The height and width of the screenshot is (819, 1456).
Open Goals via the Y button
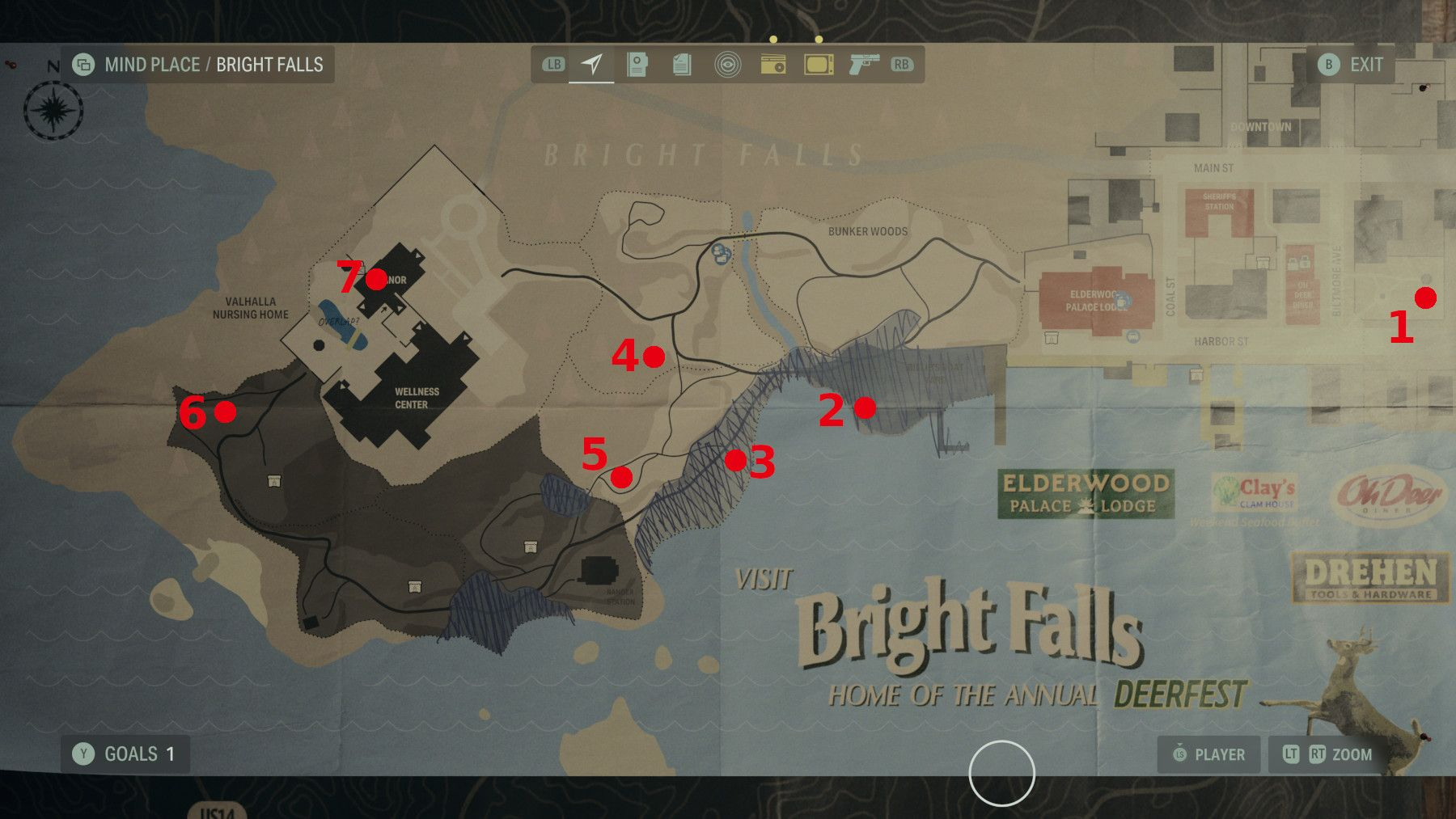(83, 754)
